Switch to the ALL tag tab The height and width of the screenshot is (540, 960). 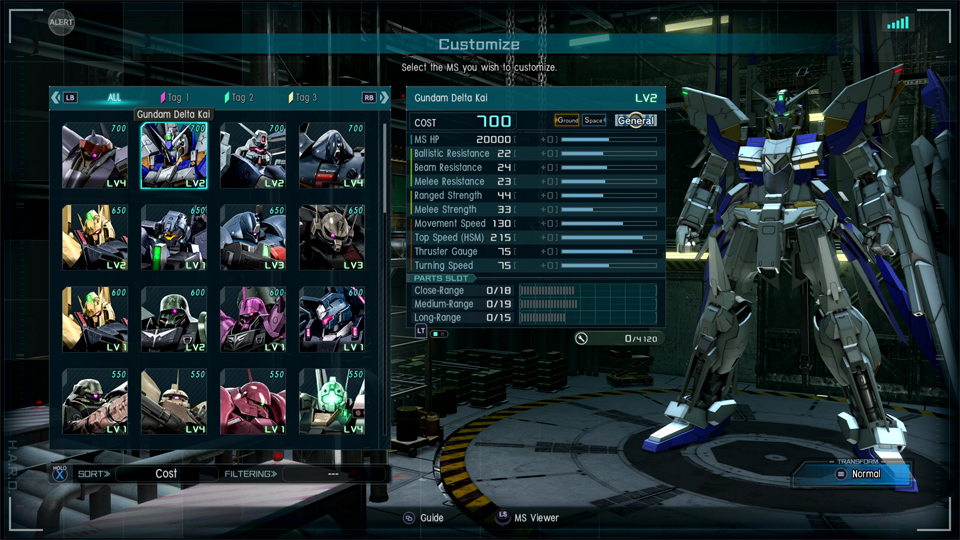pyautogui.click(x=114, y=98)
